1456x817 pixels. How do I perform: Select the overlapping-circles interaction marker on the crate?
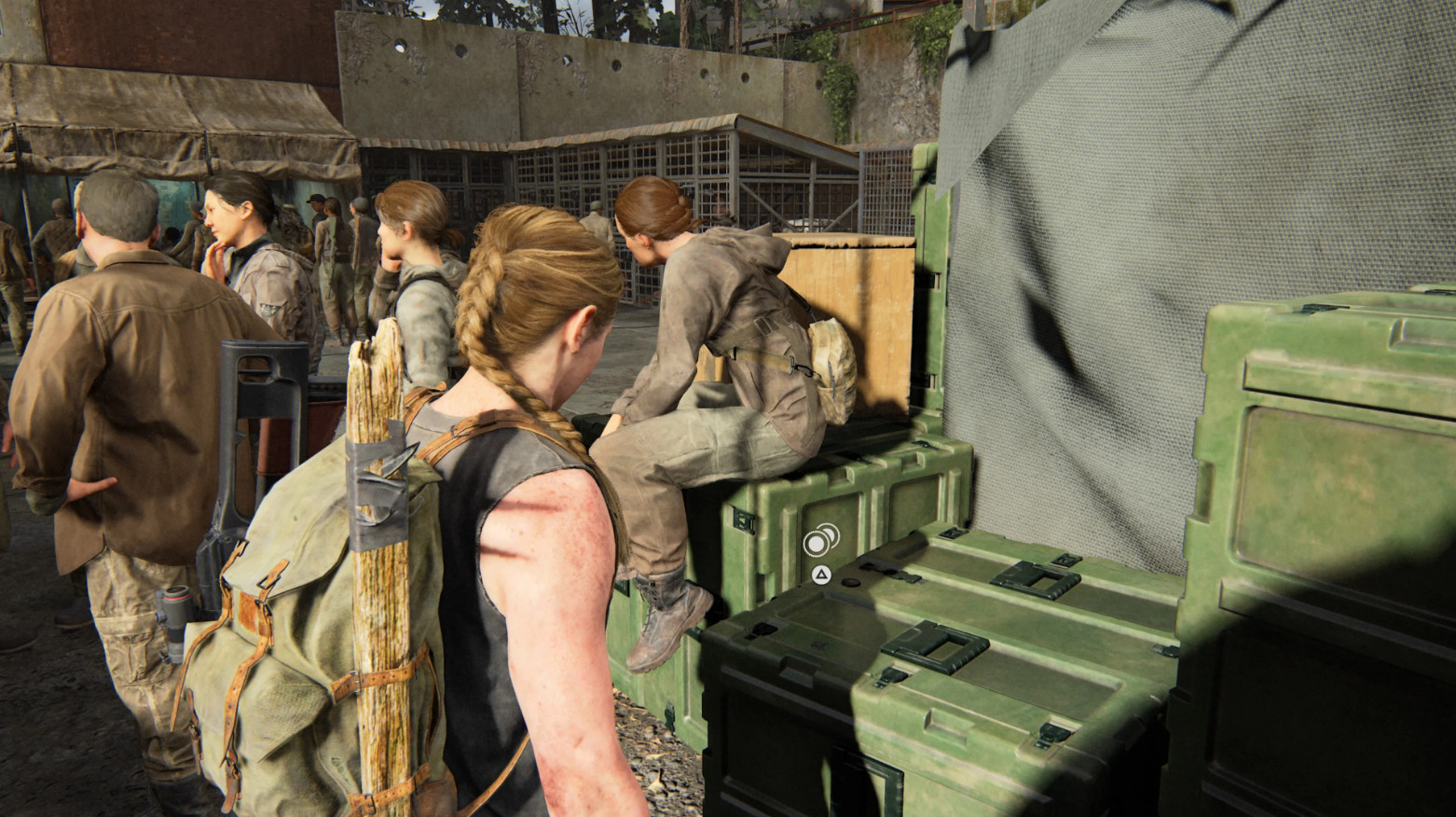pyautogui.click(x=821, y=540)
